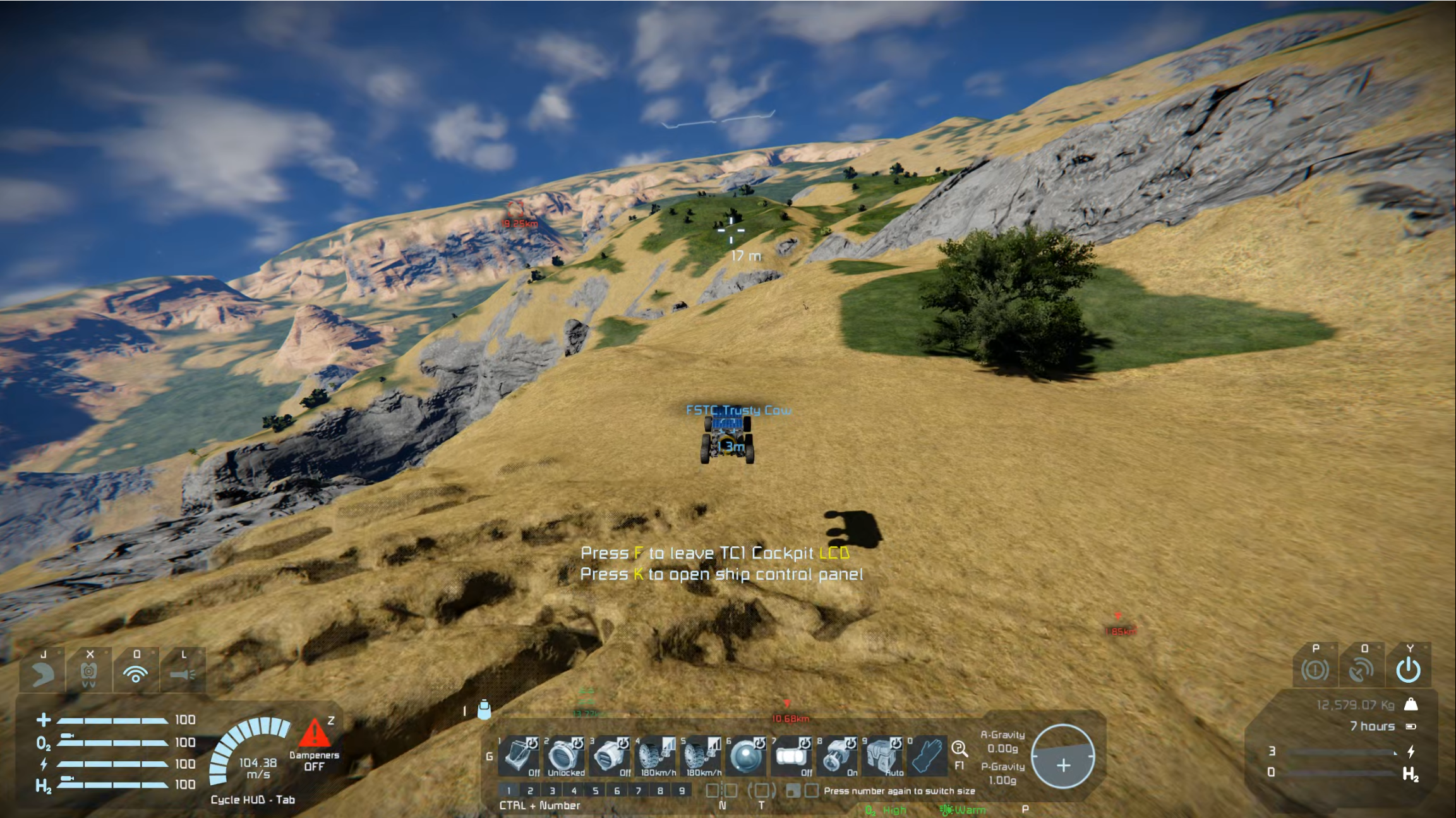Select the slot nine block set to Auto
The height and width of the screenshot is (818, 1456).
coord(883,755)
